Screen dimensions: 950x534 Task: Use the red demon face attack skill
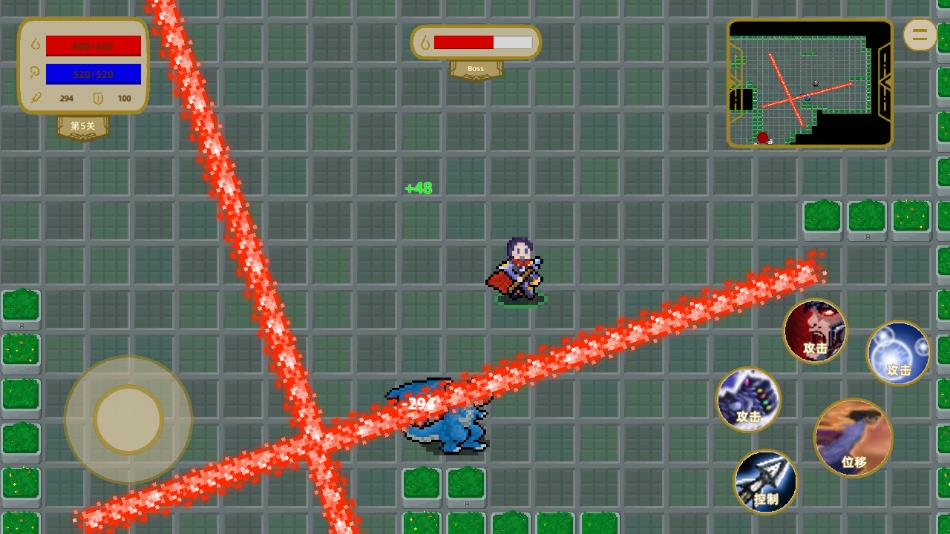815,331
